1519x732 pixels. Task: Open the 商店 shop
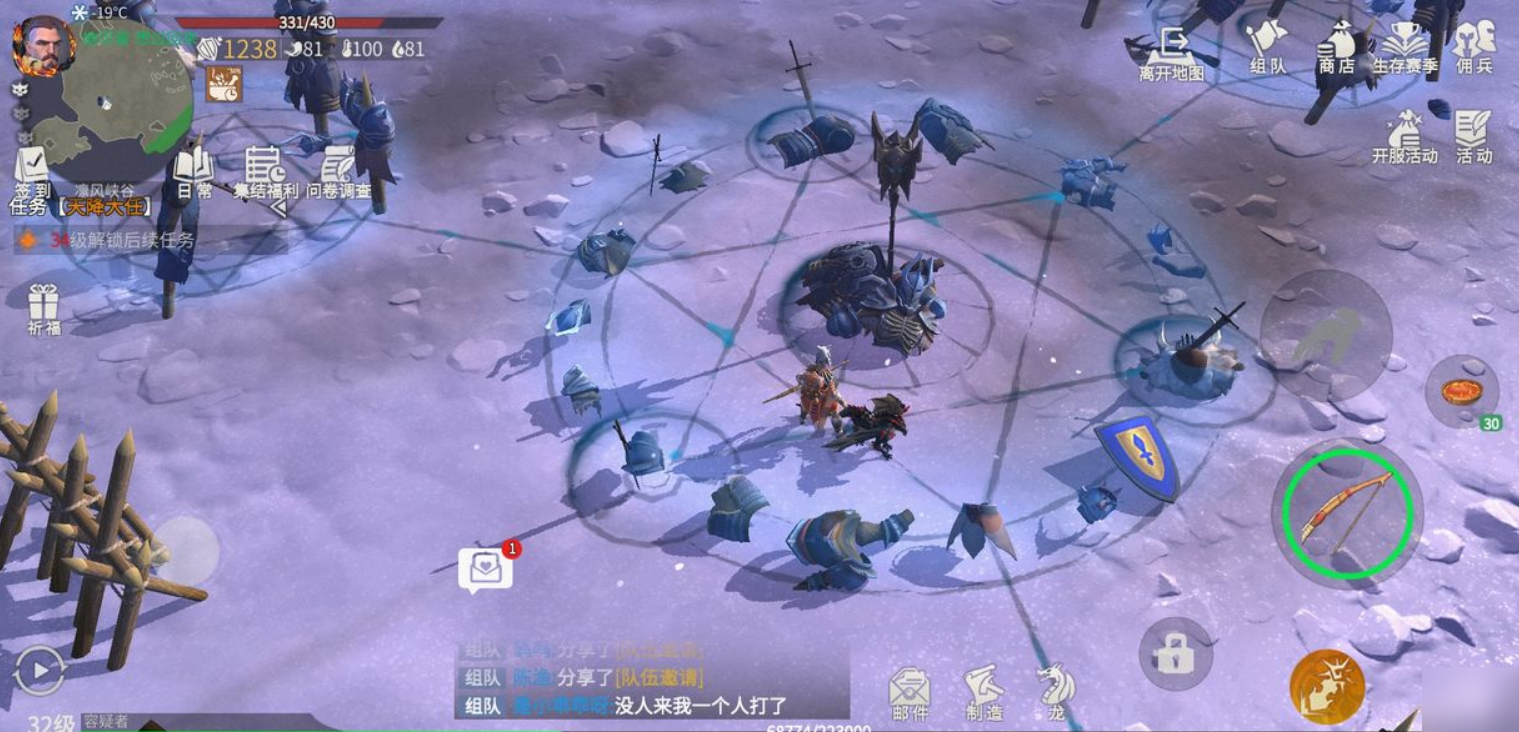coord(1336,48)
